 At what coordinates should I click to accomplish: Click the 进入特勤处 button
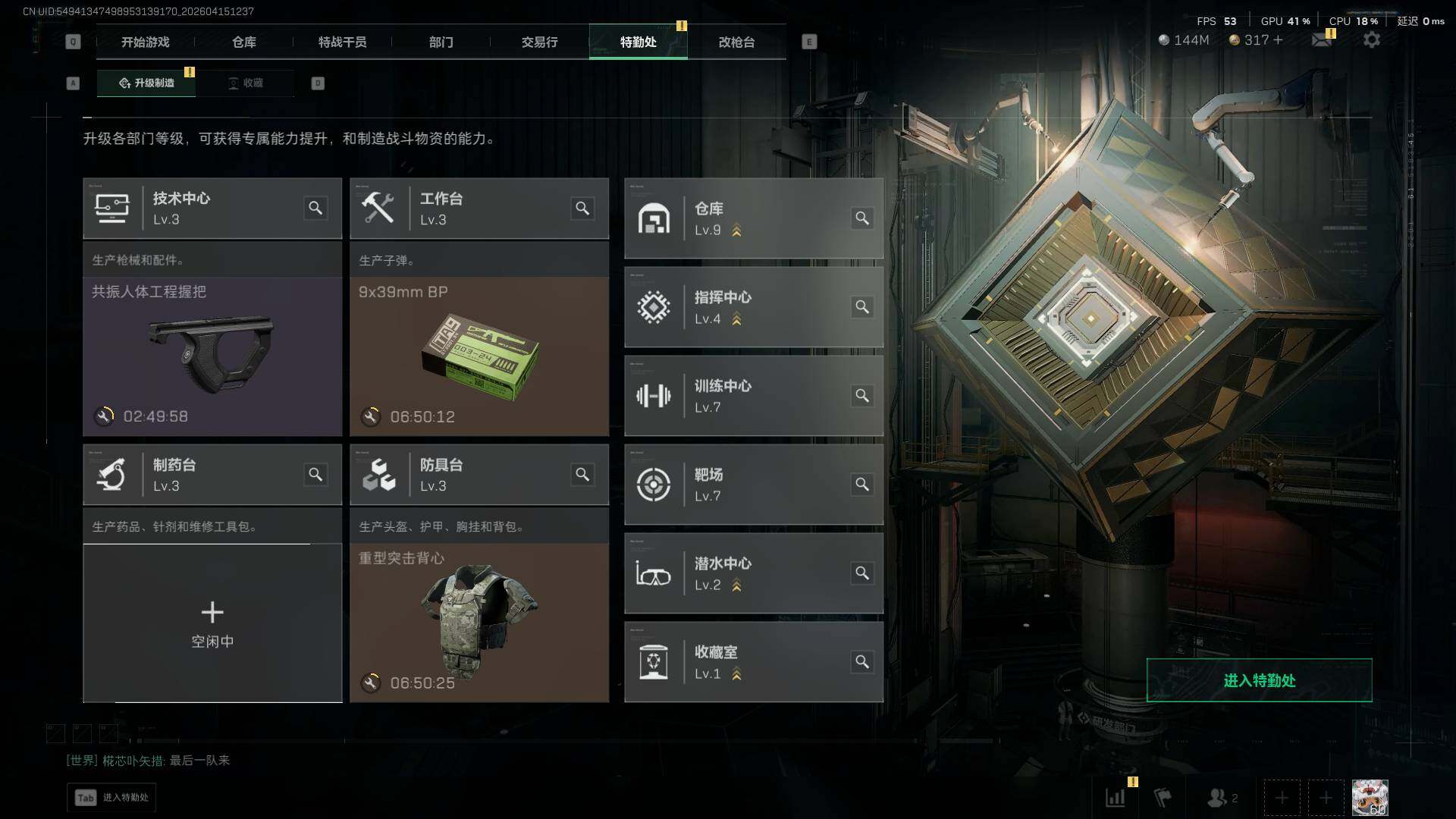(1259, 680)
